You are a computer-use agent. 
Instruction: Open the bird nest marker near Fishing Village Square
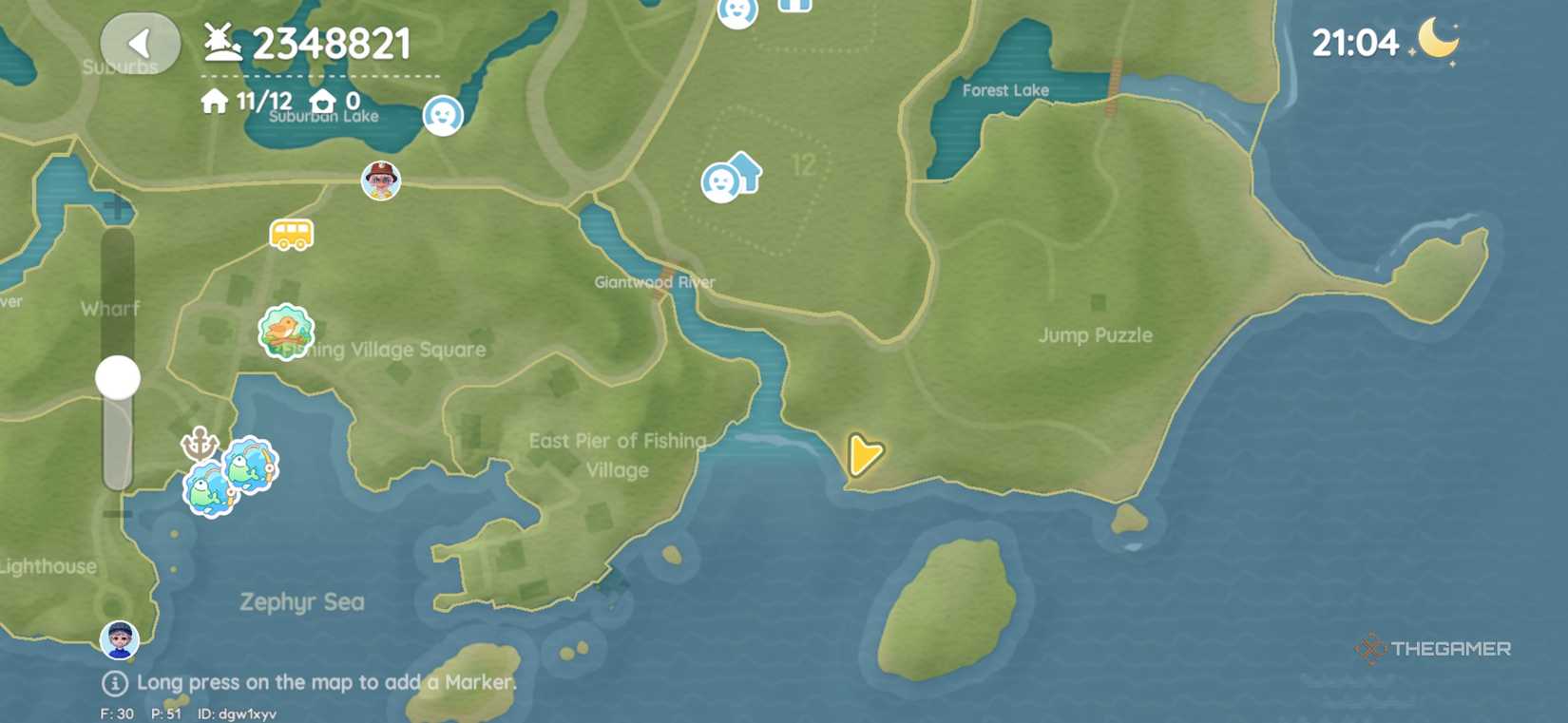coord(287,333)
